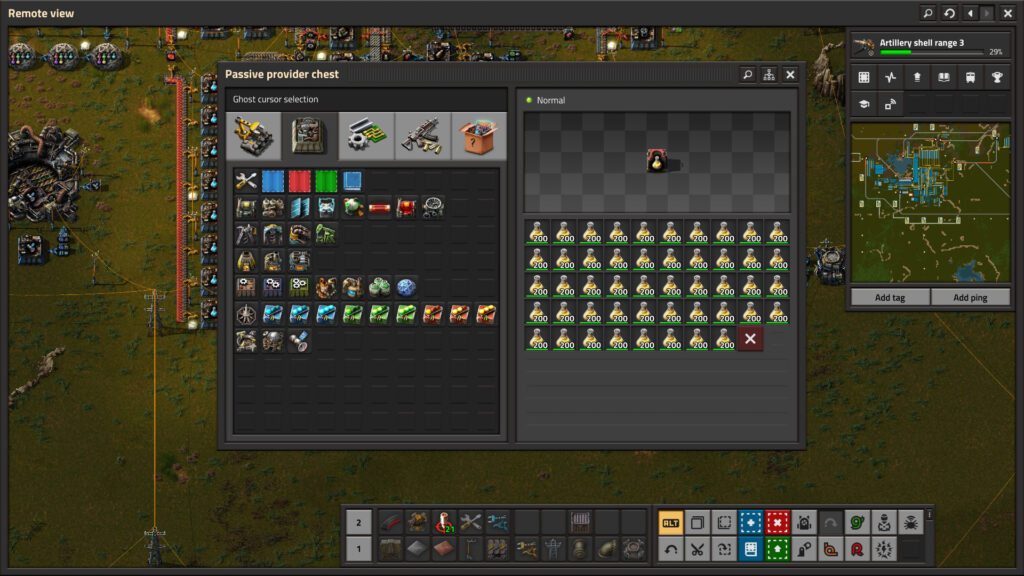Screen dimensions: 1024x576
Task: Open the logistic network button in chest header
Action: pyautogui.click(x=768, y=75)
